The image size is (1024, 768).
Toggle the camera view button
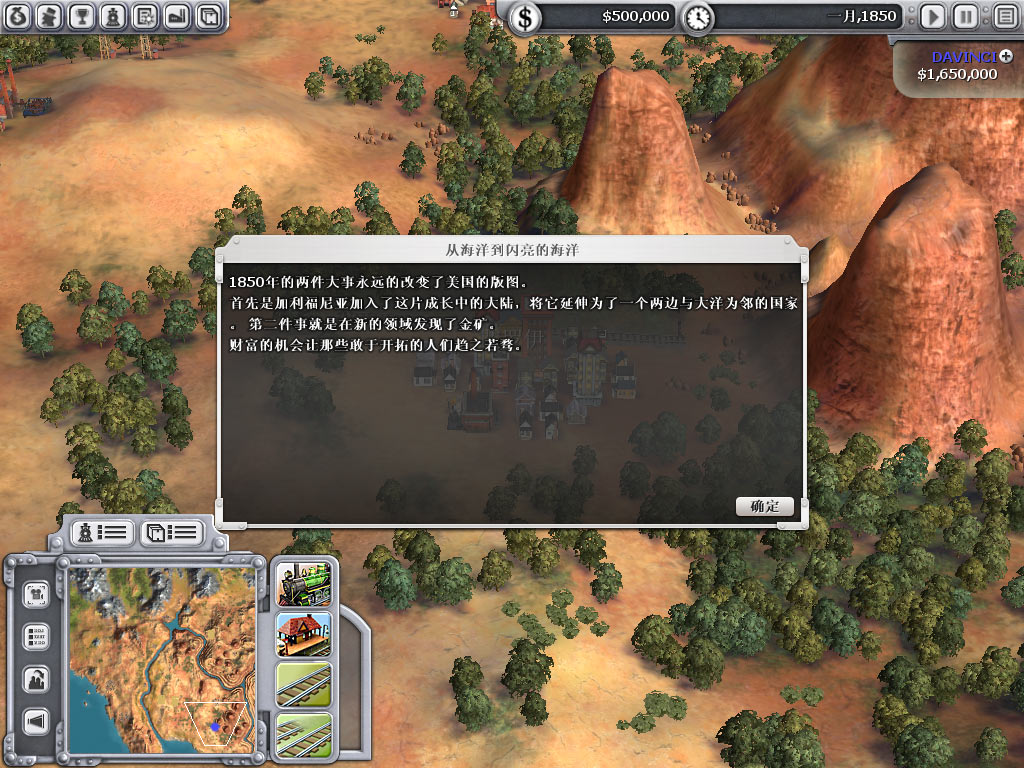pyautogui.click(x=37, y=594)
